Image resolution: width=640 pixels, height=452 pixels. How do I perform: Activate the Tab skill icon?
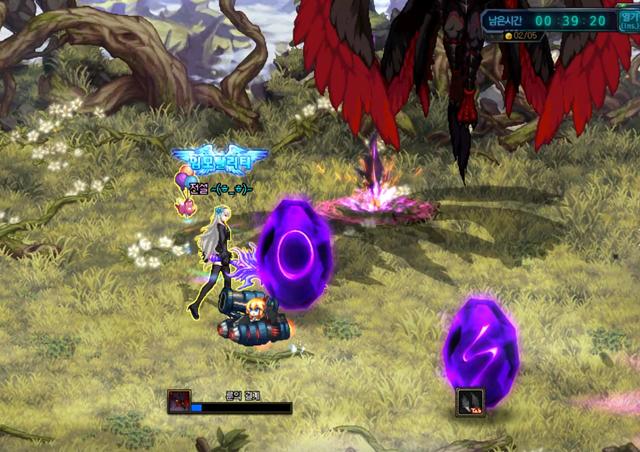(470, 402)
